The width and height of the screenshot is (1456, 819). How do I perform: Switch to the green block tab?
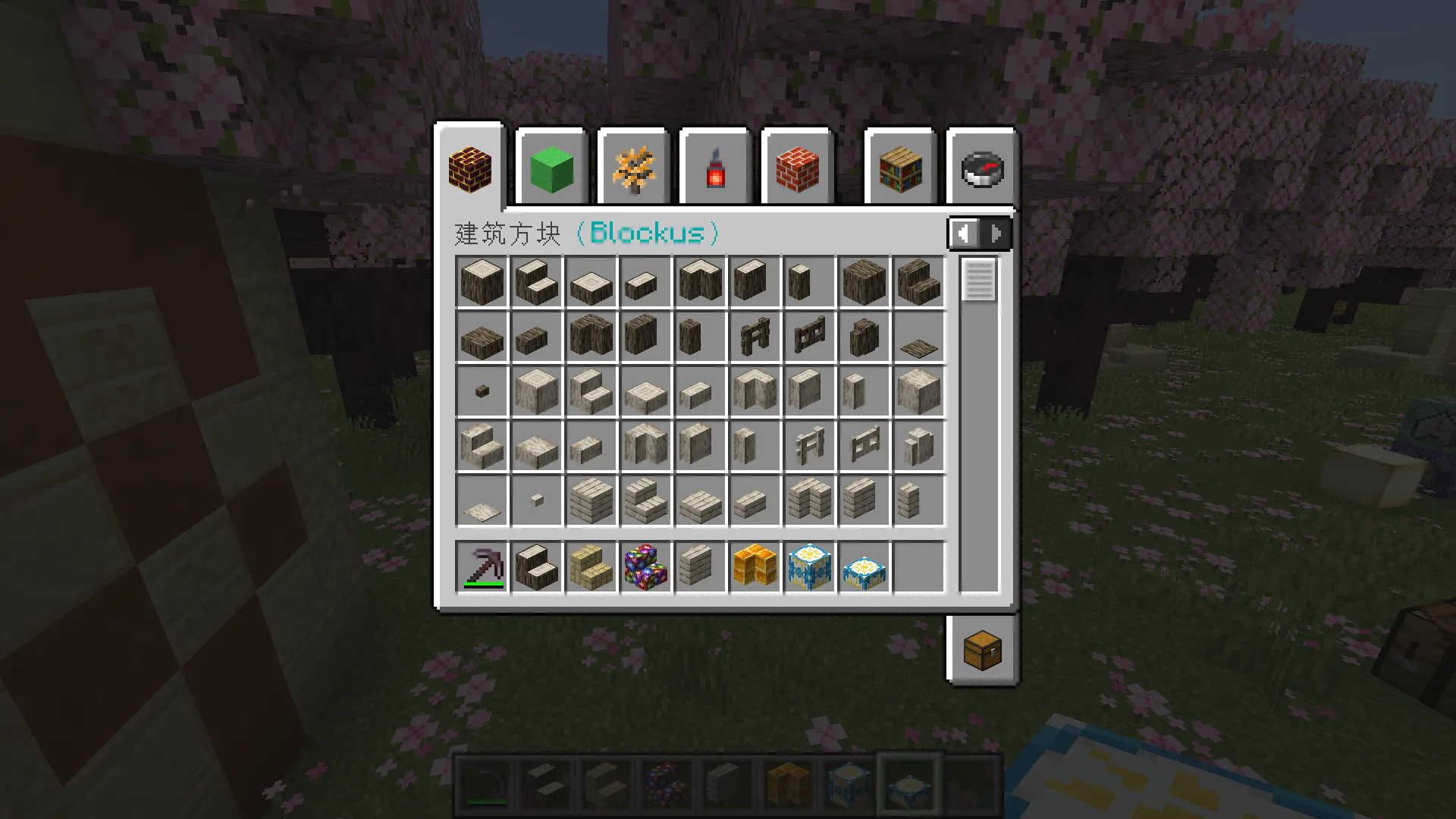551,169
